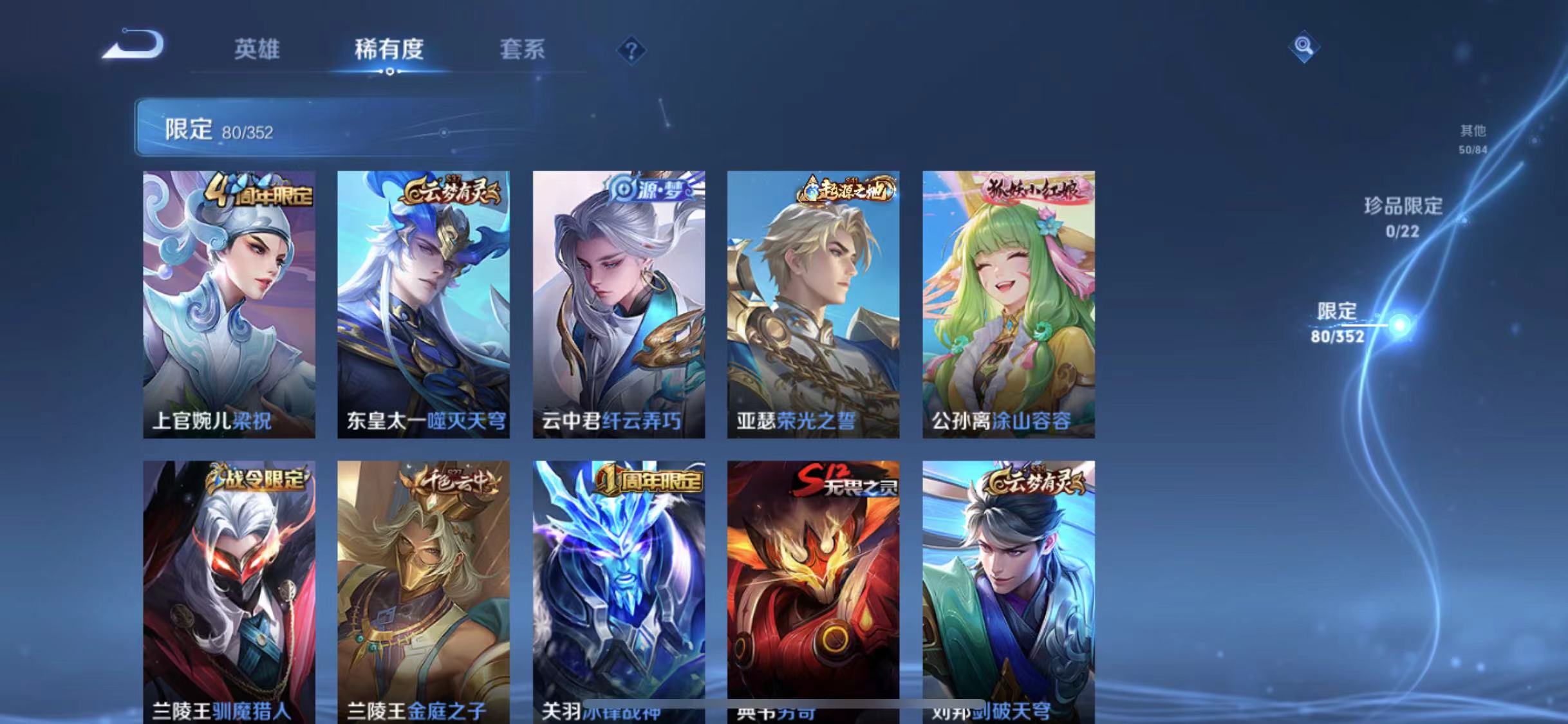
Task: Switch to the 英雄 tab
Action: coord(256,50)
